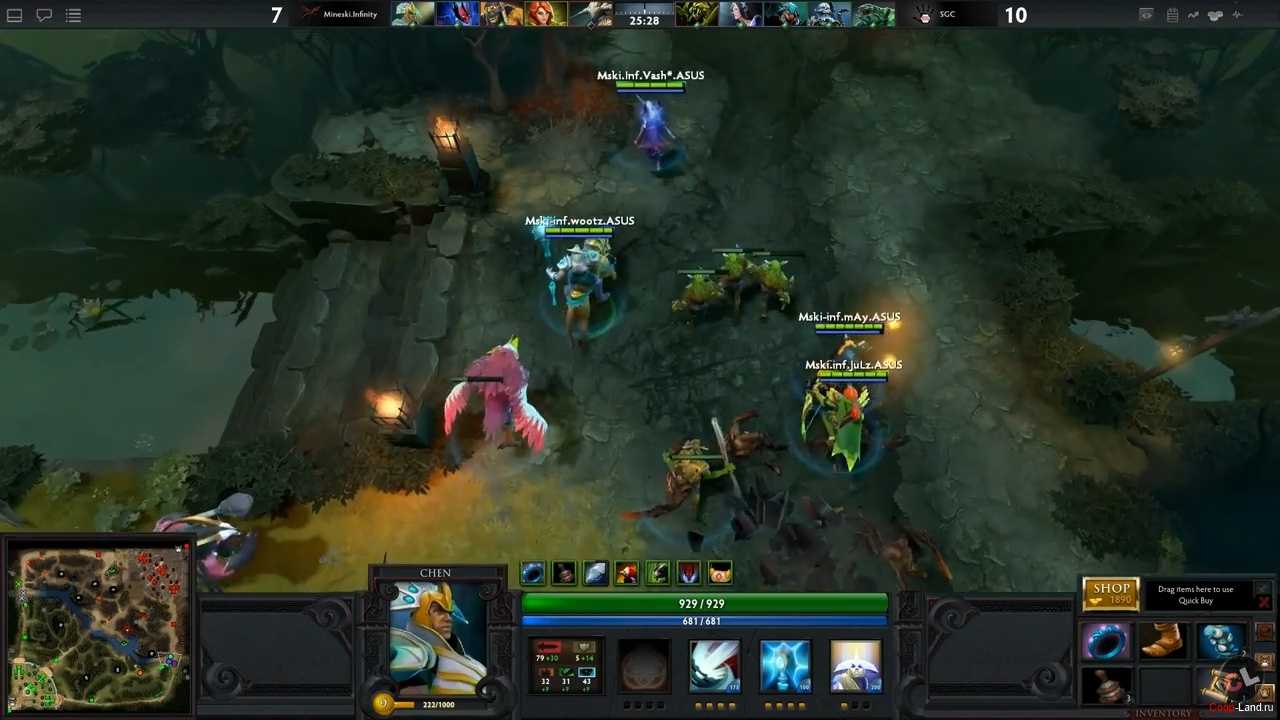The width and height of the screenshot is (1280, 720).
Task: Cast the blue glowing lantern ability
Action: point(785,666)
